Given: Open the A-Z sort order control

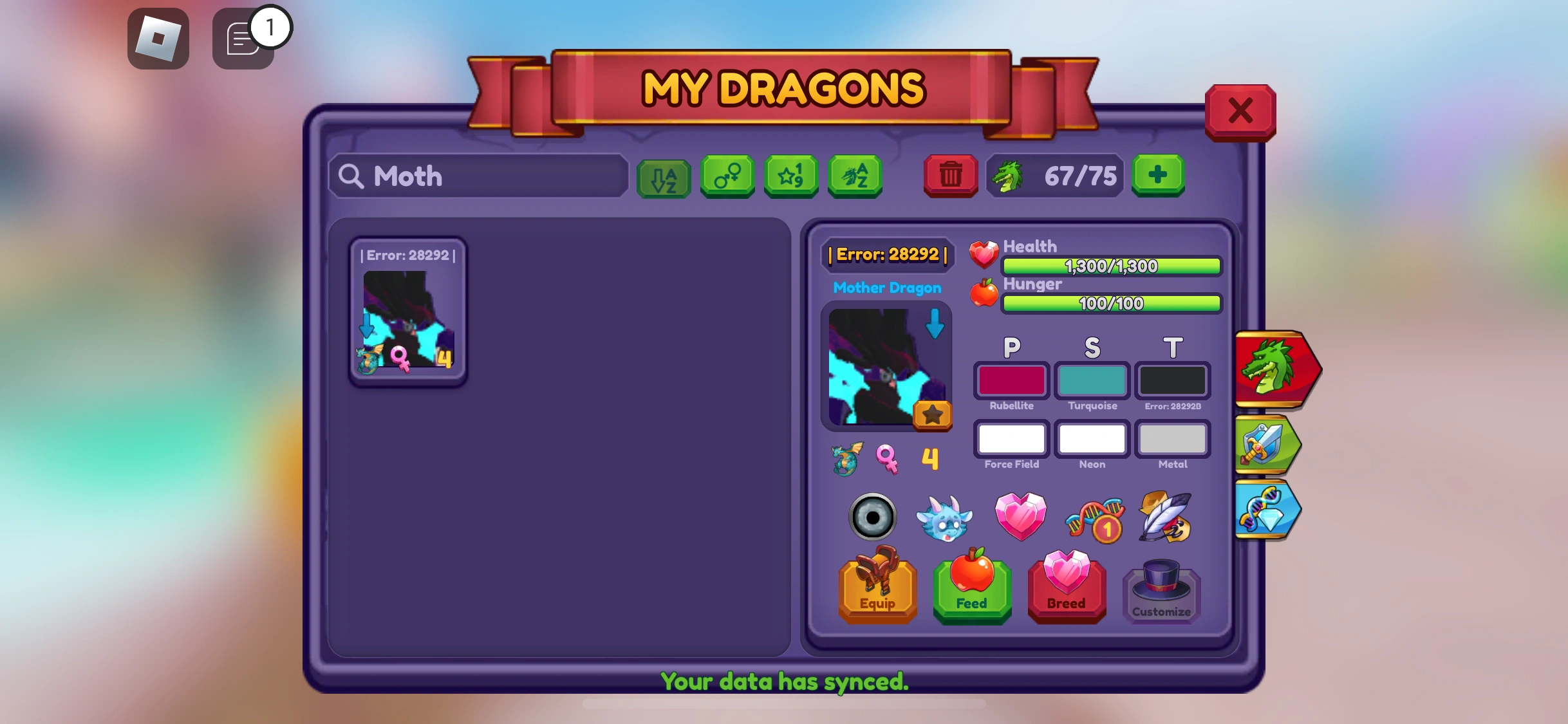Looking at the screenshot, I should [663, 176].
